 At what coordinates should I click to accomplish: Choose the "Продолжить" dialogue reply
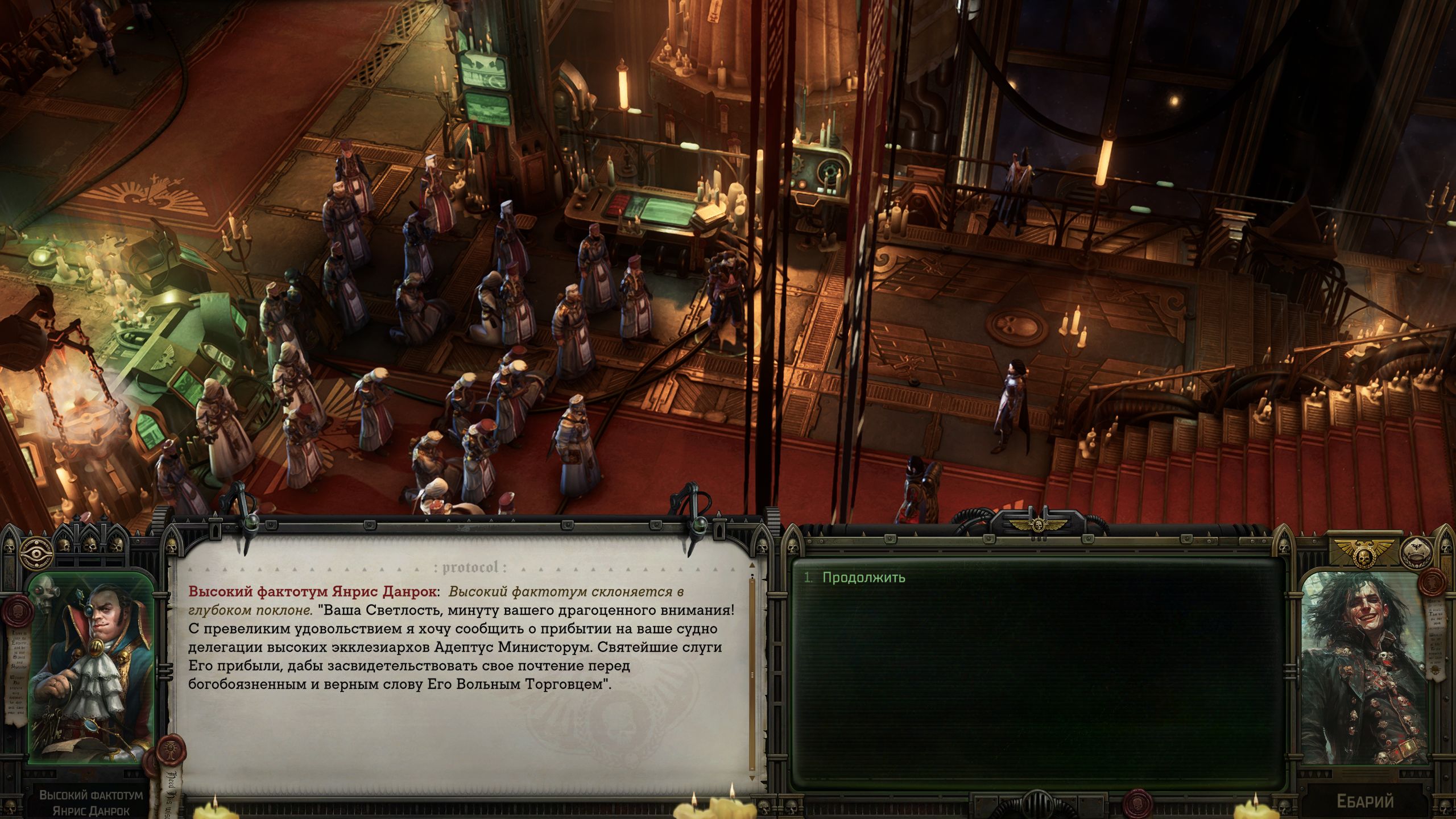[863, 578]
